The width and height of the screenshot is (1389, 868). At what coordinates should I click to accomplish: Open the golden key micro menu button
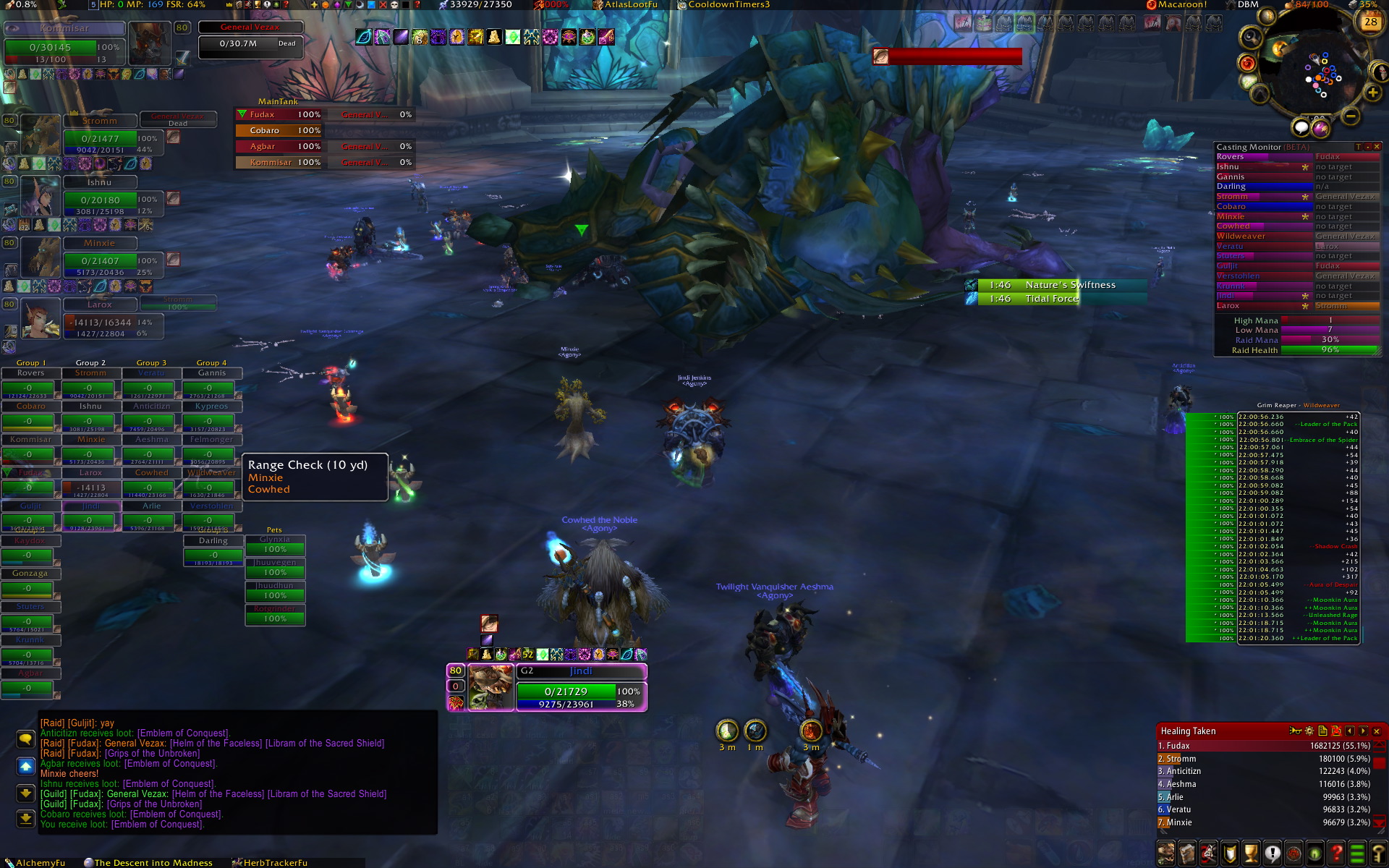(x=1378, y=854)
